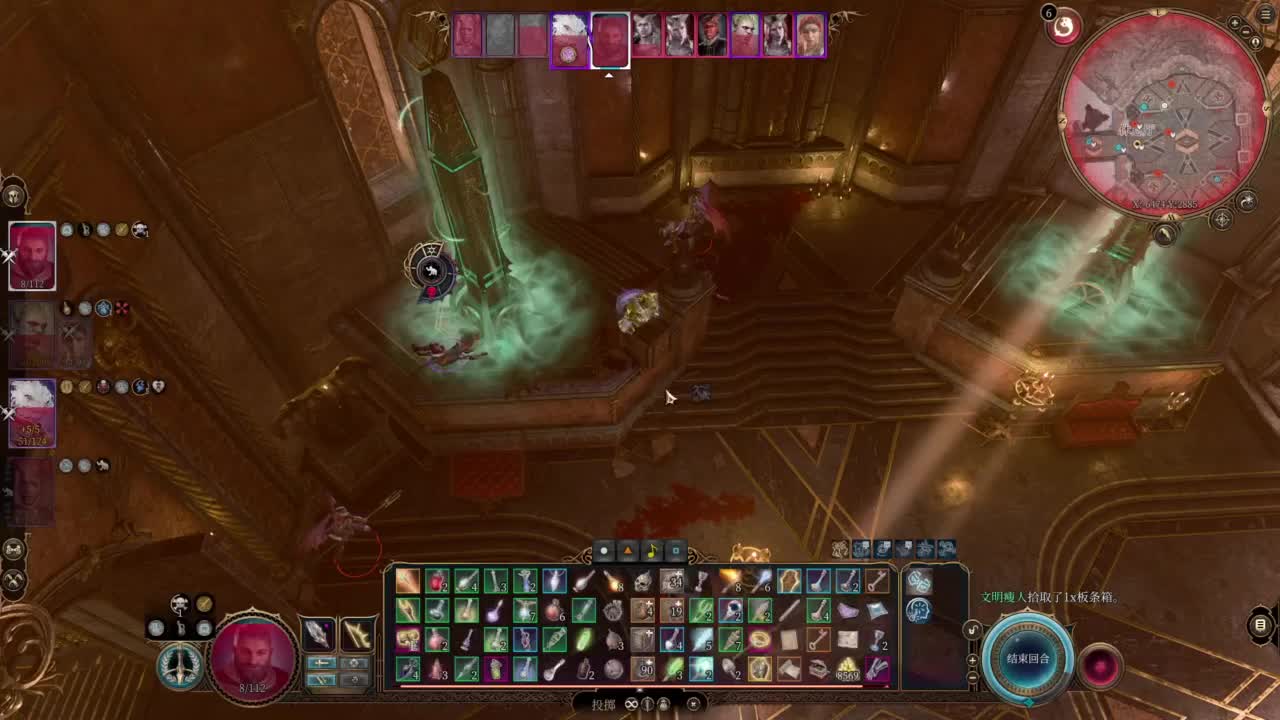Select the white-haired party member portrait
The image size is (1280, 720).
[x=32, y=412]
